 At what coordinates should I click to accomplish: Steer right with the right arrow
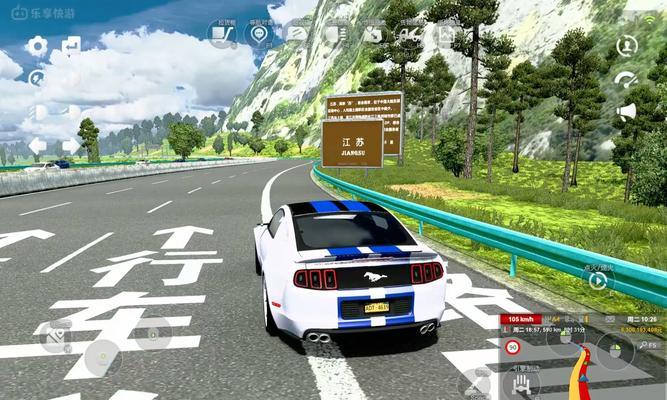(x=71, y=146)
